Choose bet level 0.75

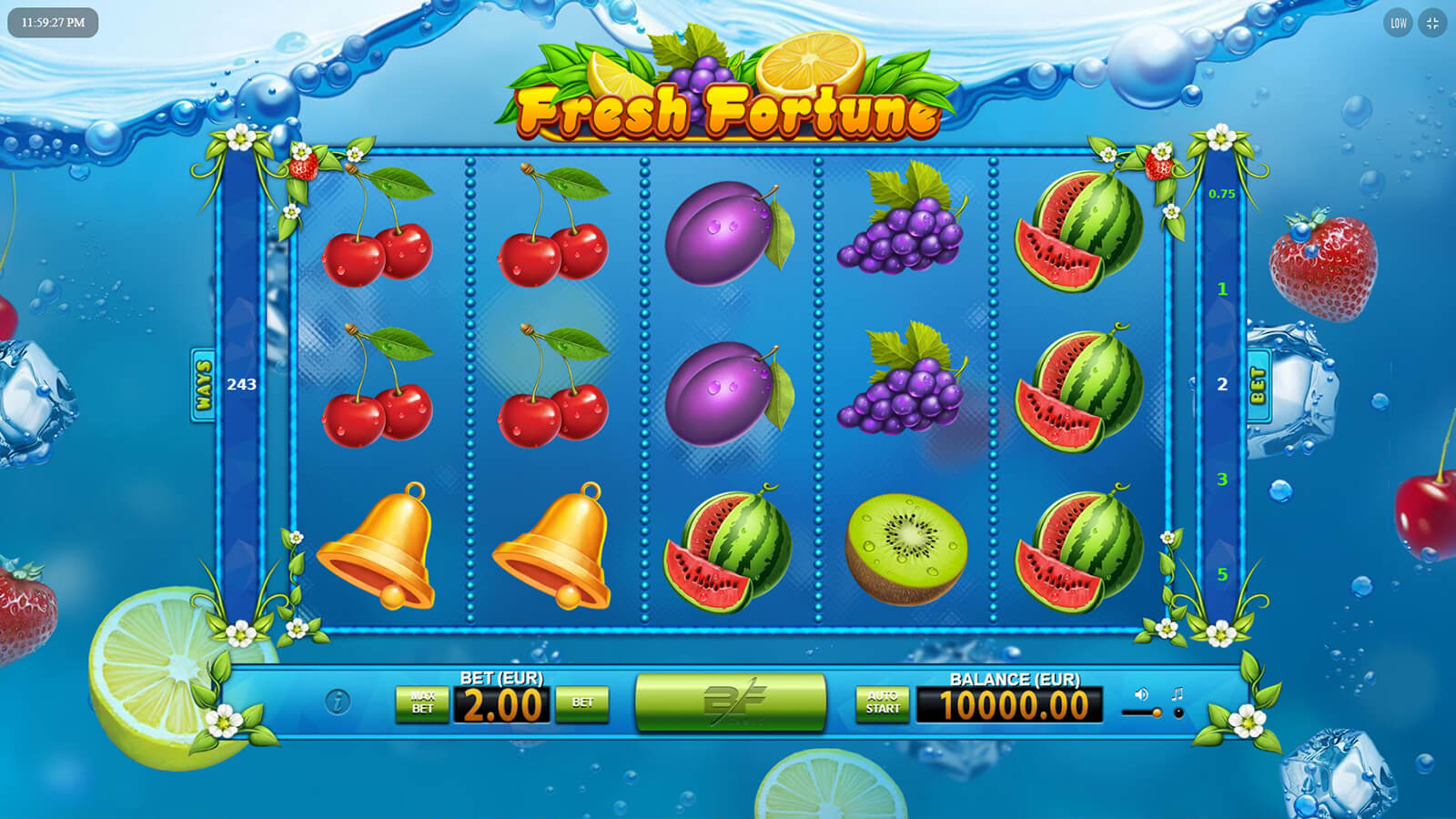click(x=1222, y=194)
